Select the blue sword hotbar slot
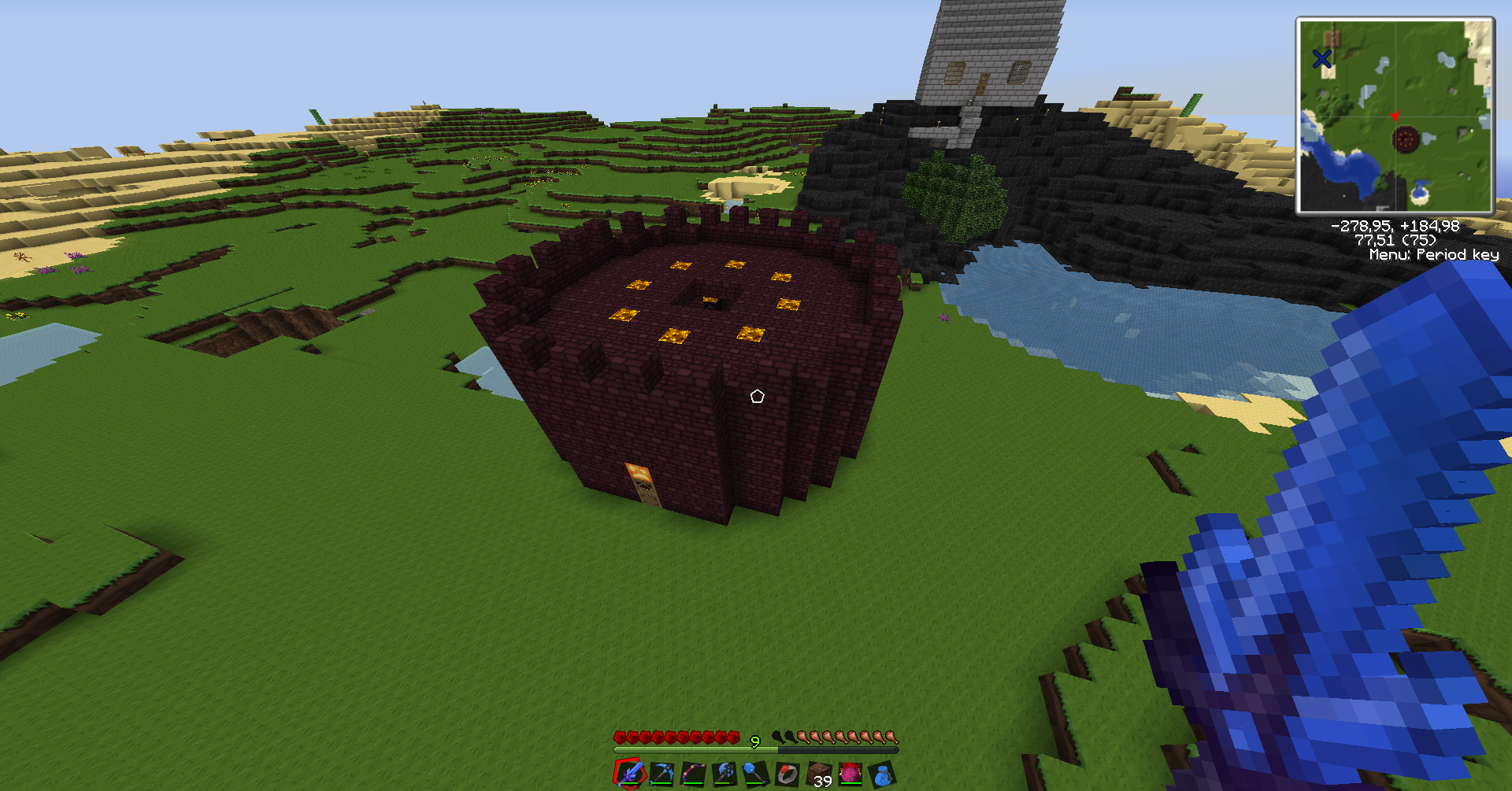Screen dimensions: 1512x791 [630, 774]
